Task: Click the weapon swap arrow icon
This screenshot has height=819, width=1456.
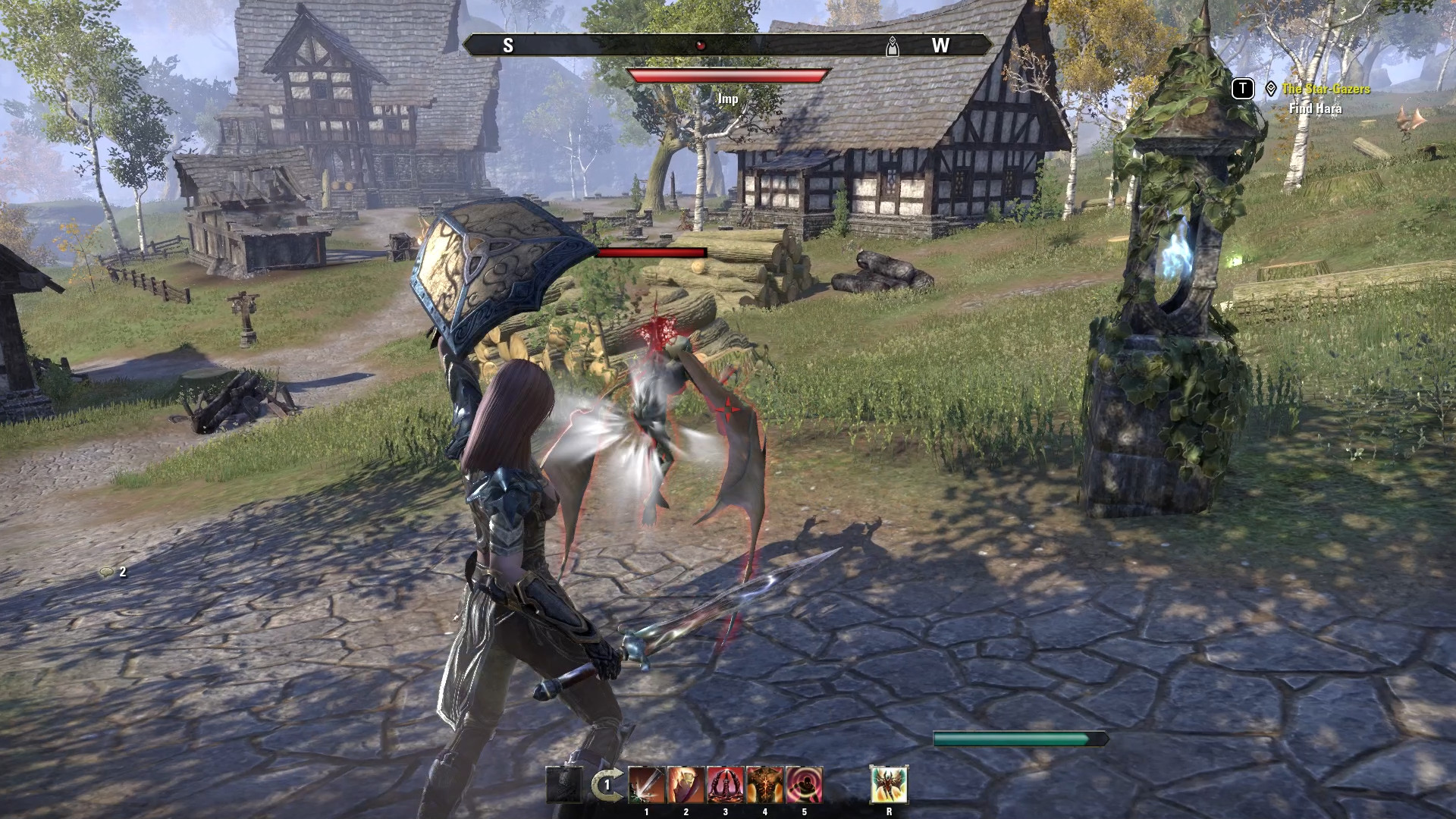Action: point(604,786)
